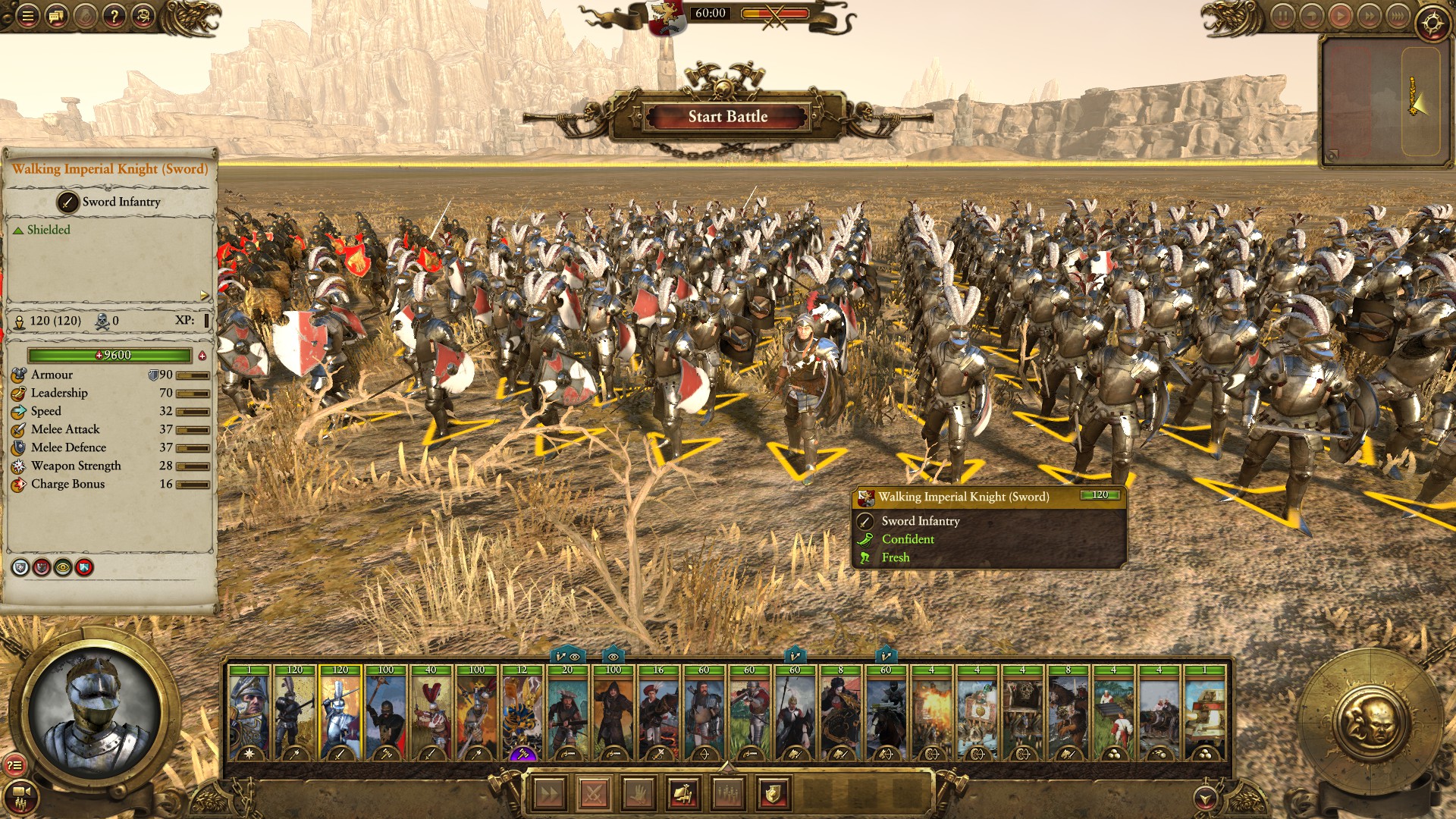Set slow motion speed
This screenshot has height=819, width=1456.
pos(1311,16)
